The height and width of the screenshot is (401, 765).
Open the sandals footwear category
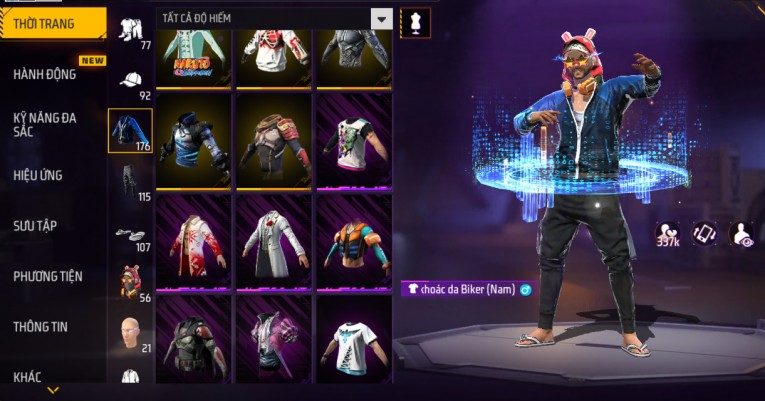[131, 233]
